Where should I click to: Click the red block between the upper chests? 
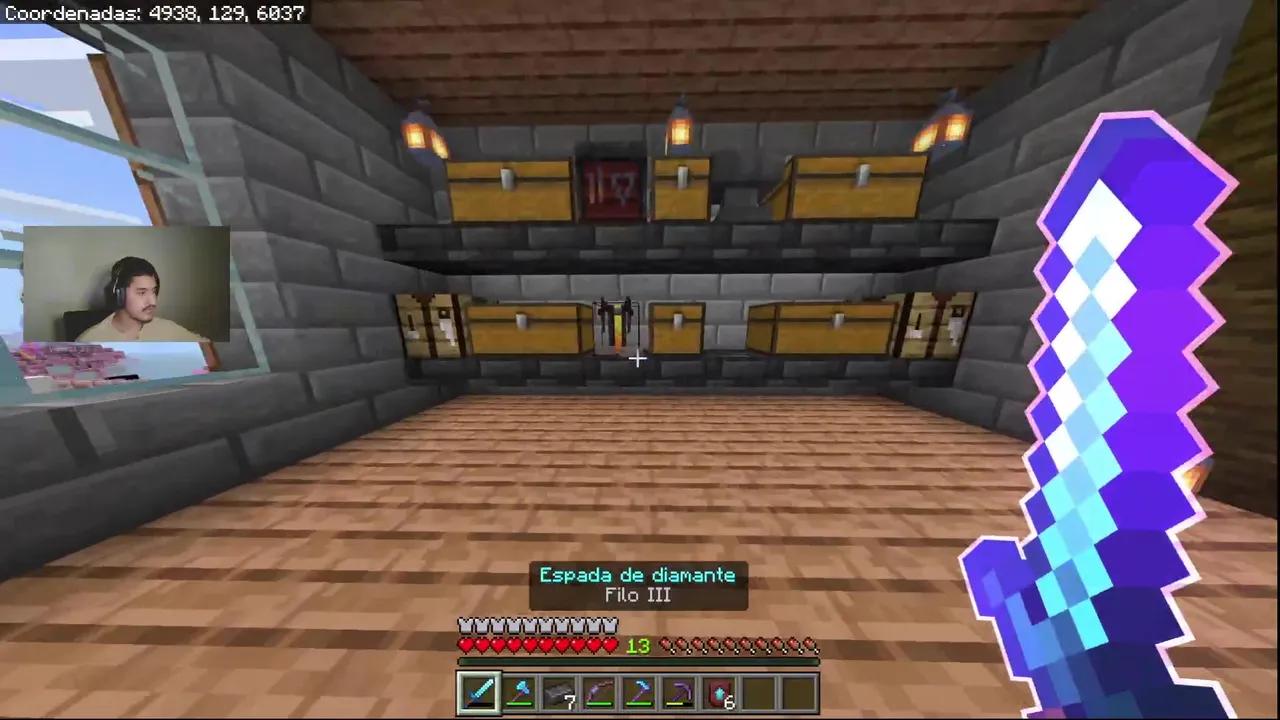pyautogui.click(x=610, y=190)
